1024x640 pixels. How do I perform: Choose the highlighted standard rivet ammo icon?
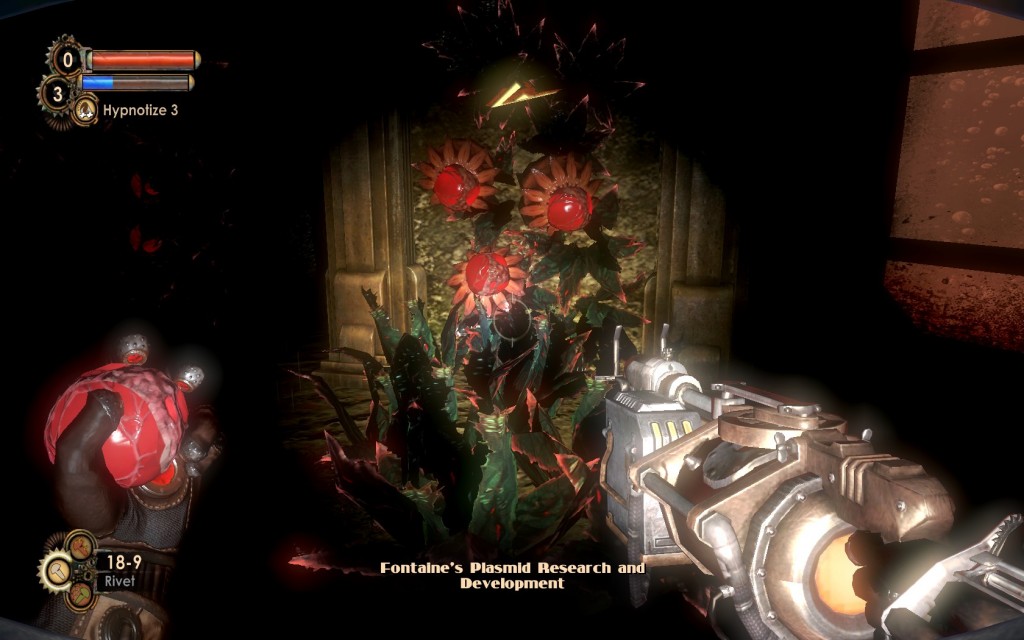click(x=56, y=571)
